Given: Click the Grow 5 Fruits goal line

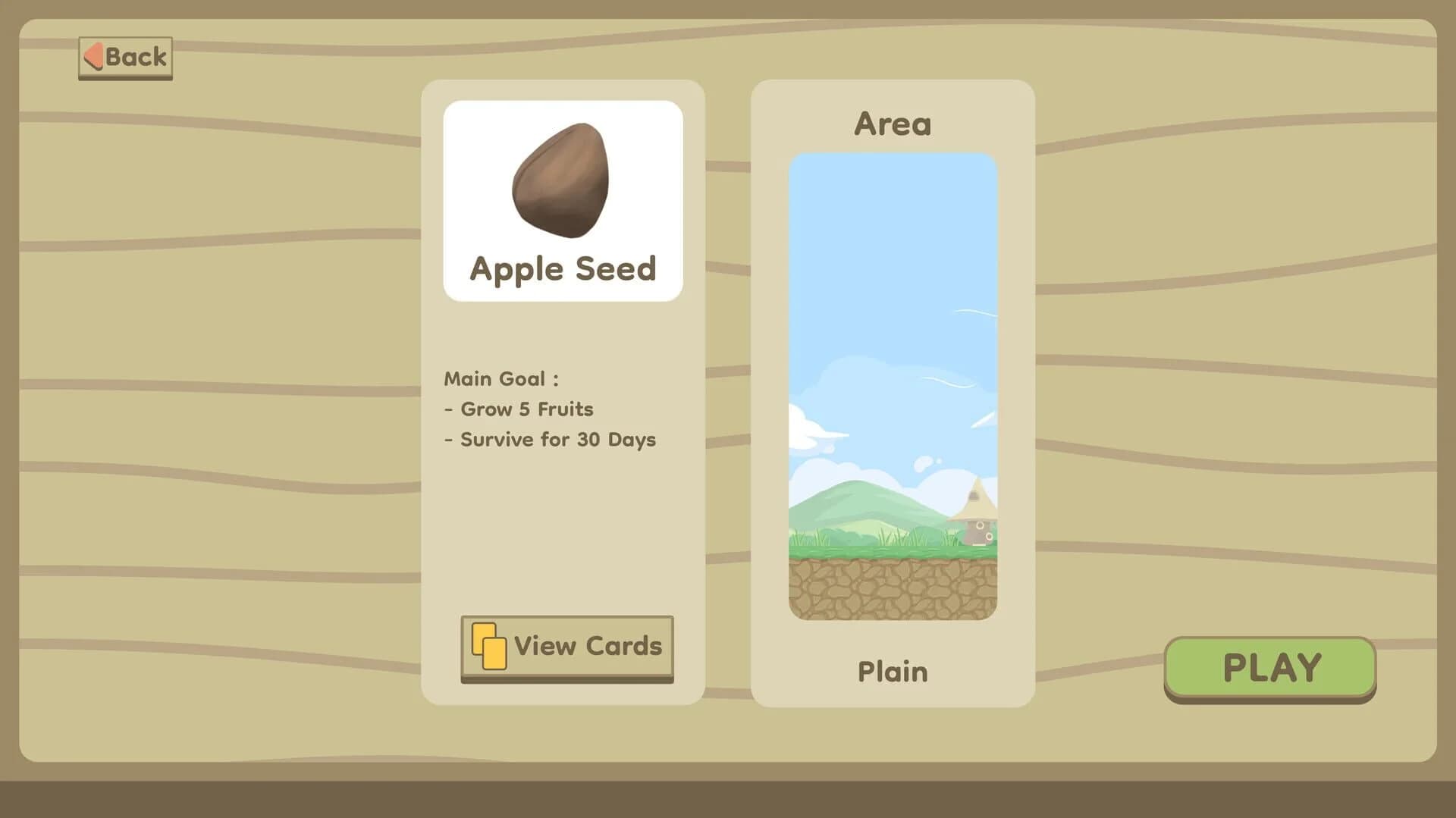Looking at the screenshot, I should (x=518, y=409).
